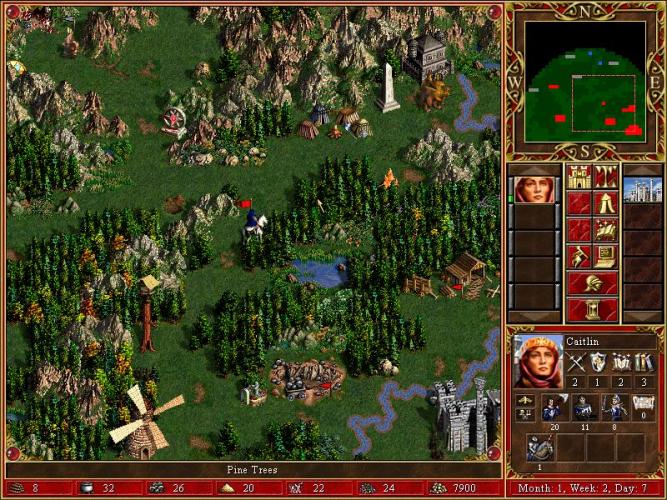667x500 pixels.
Task: Toggle the underground/surface view button
Action: 605,177
